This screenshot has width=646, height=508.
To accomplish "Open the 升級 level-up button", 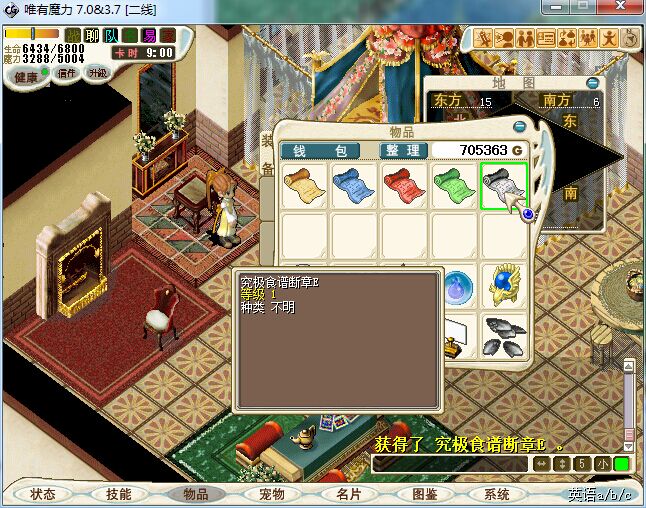I will [97, 74].
